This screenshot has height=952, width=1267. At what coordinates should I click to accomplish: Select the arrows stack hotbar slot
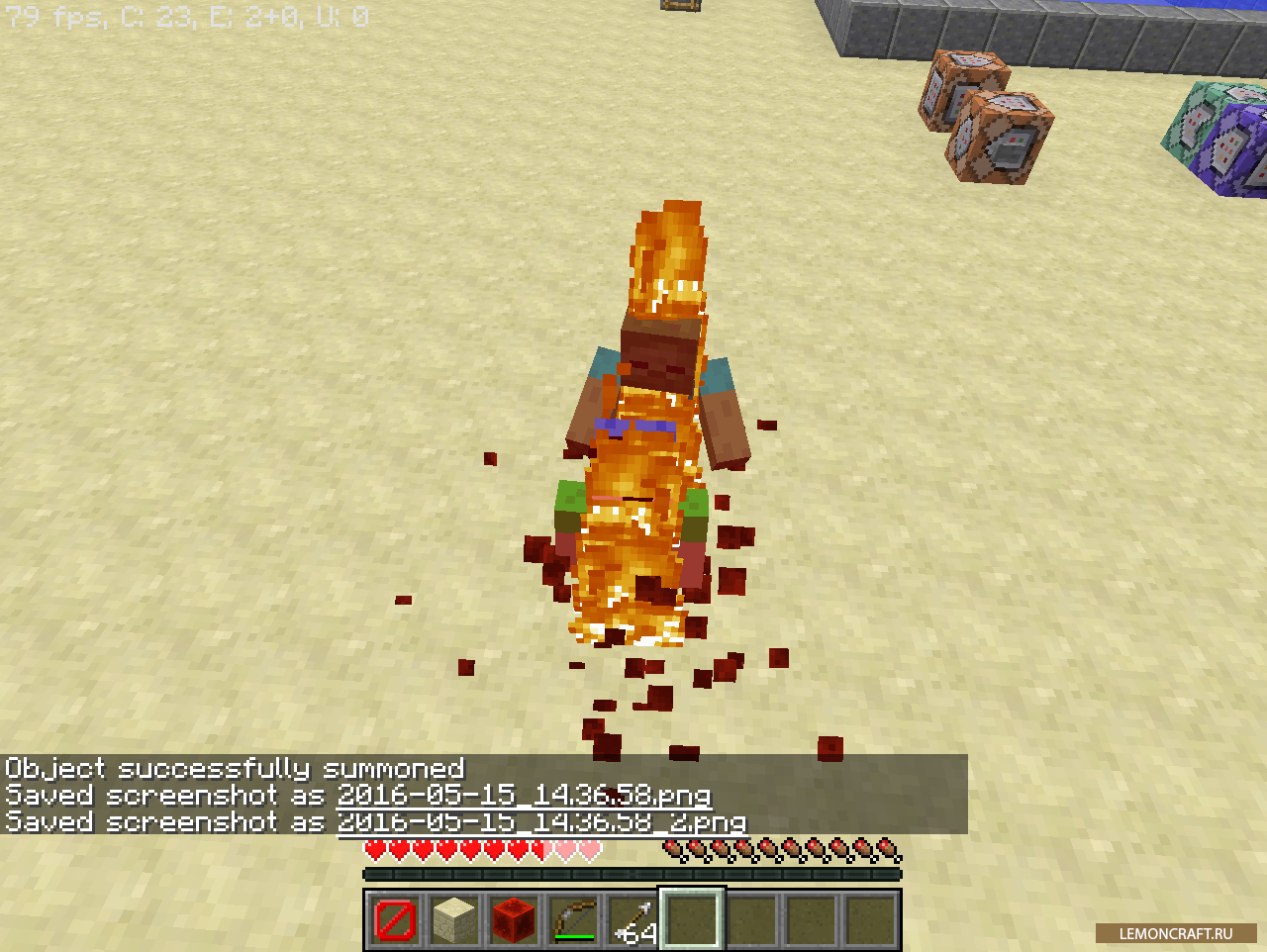[633, 919]
